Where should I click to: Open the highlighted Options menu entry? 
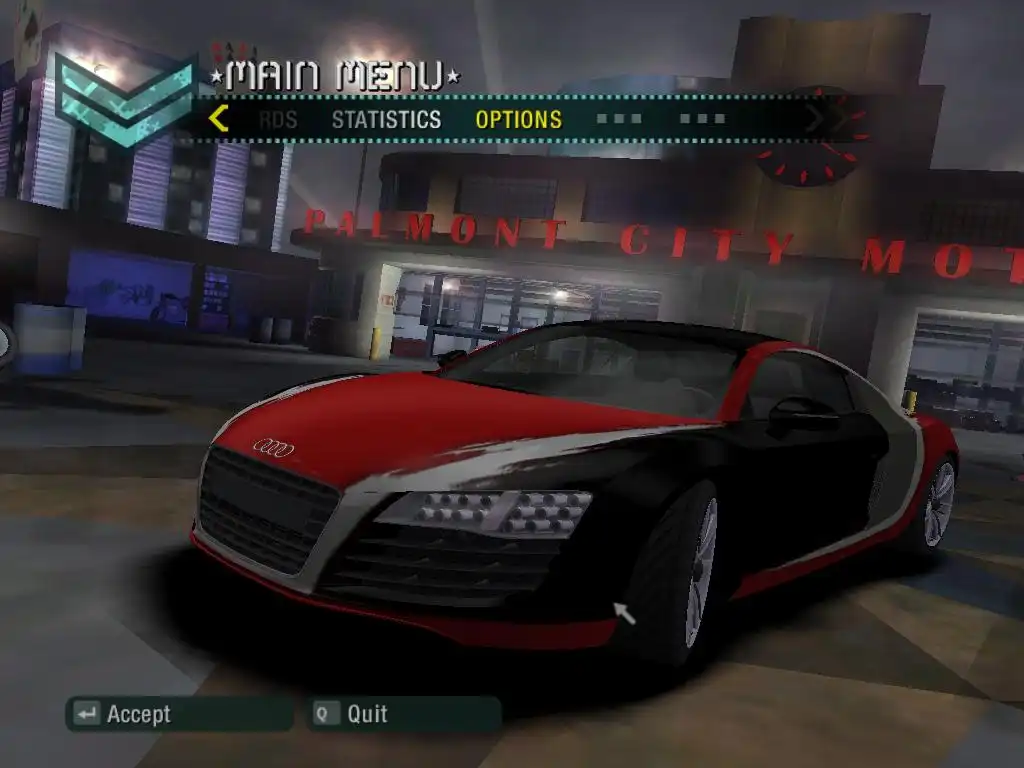tap(518, 120)
